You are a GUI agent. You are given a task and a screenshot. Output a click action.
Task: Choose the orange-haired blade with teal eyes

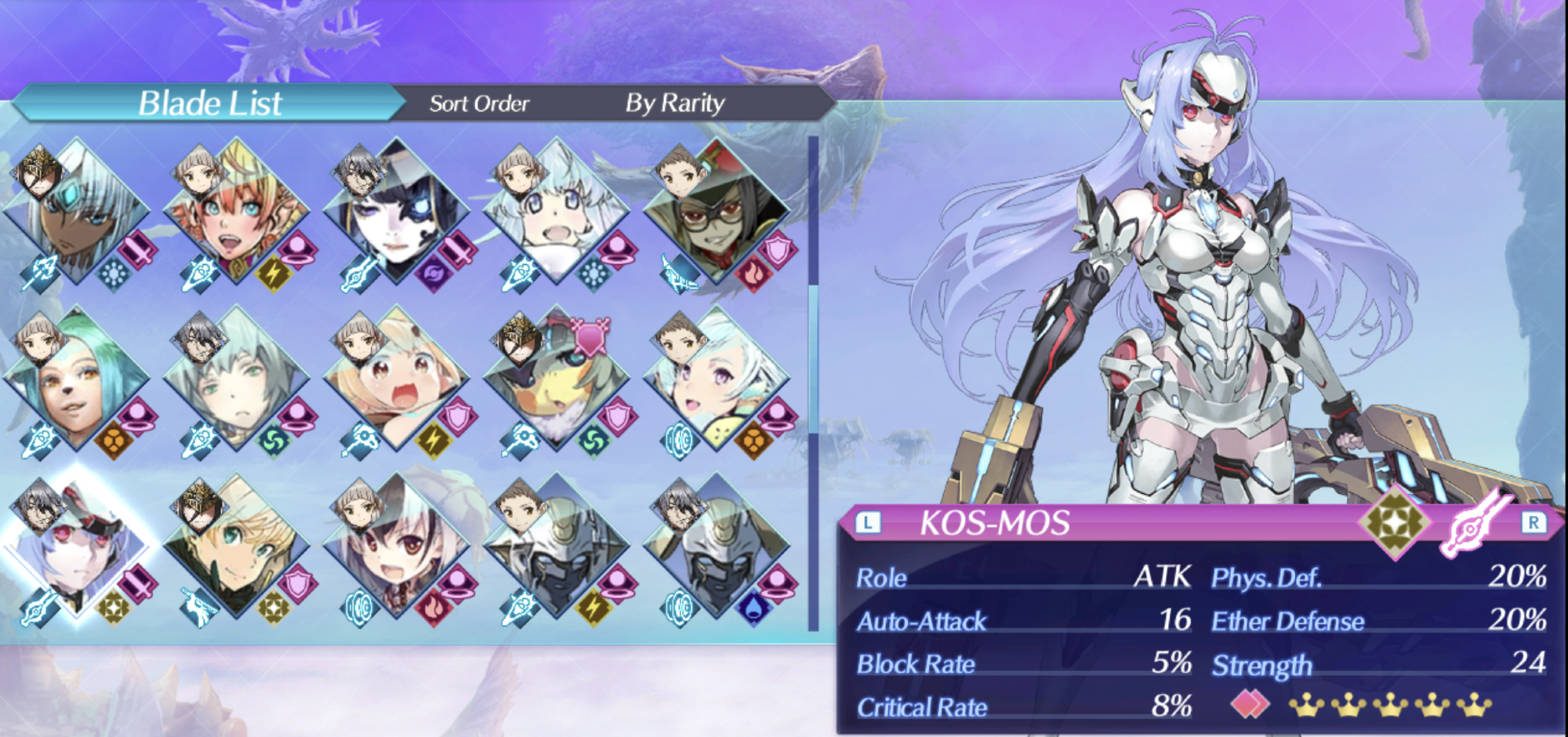point(238,212)
